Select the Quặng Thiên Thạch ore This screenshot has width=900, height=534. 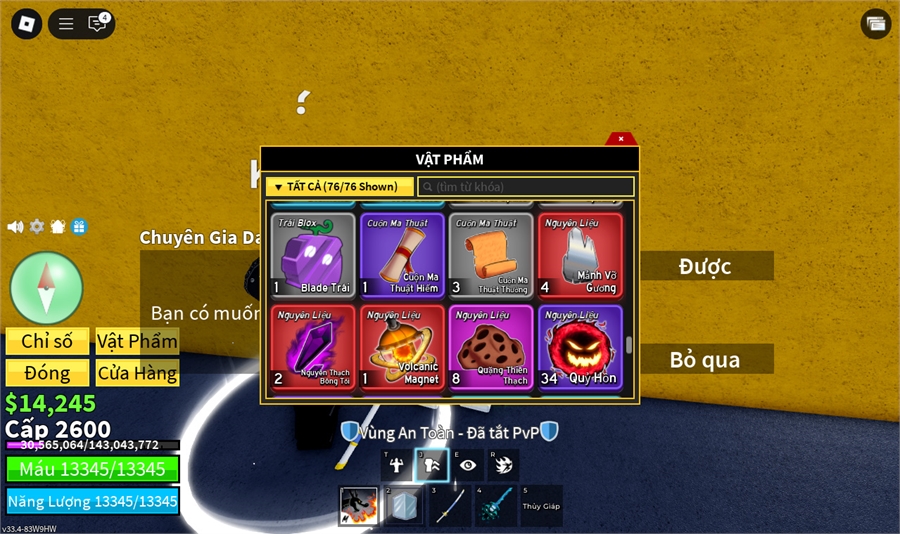tap(491, 347)
